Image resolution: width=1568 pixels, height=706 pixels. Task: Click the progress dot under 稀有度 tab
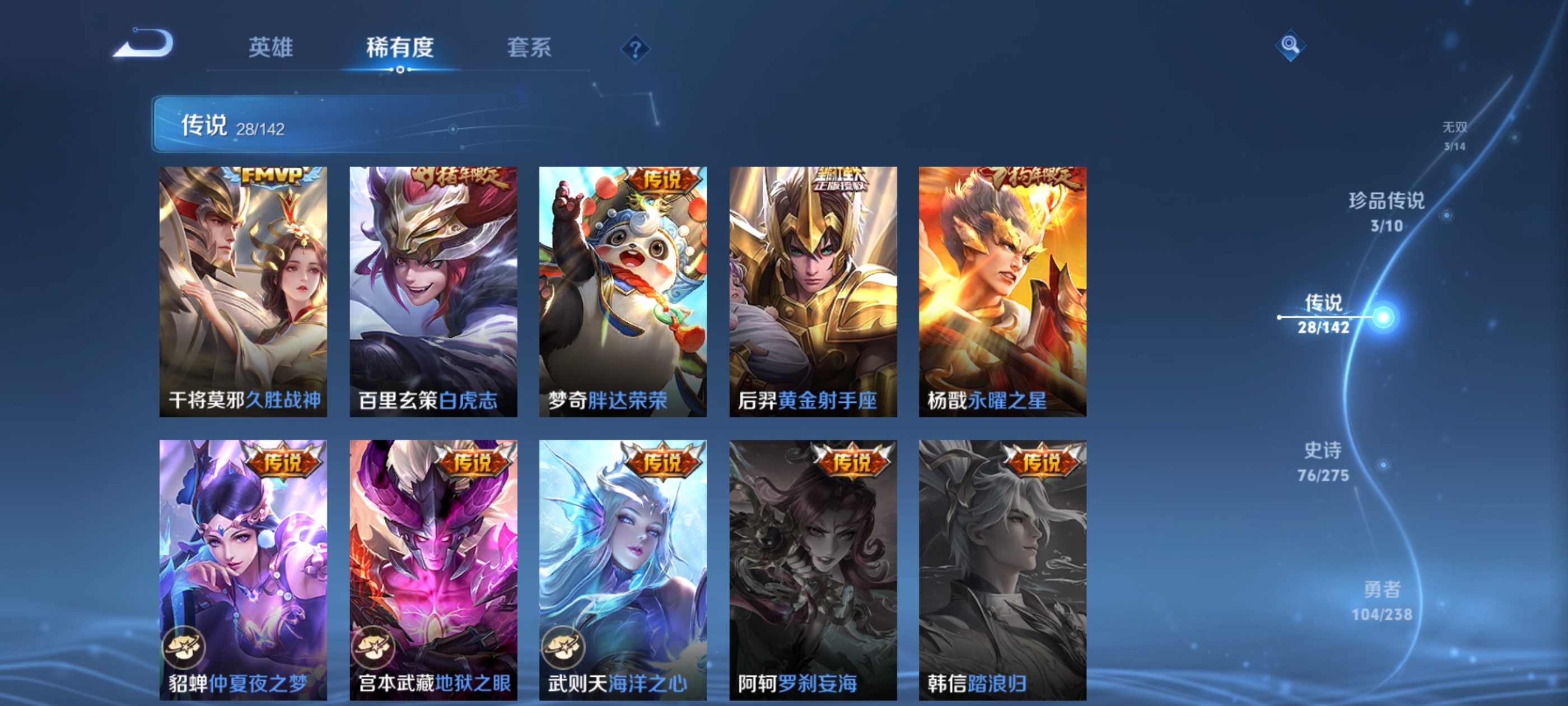[x=400, y=69]
